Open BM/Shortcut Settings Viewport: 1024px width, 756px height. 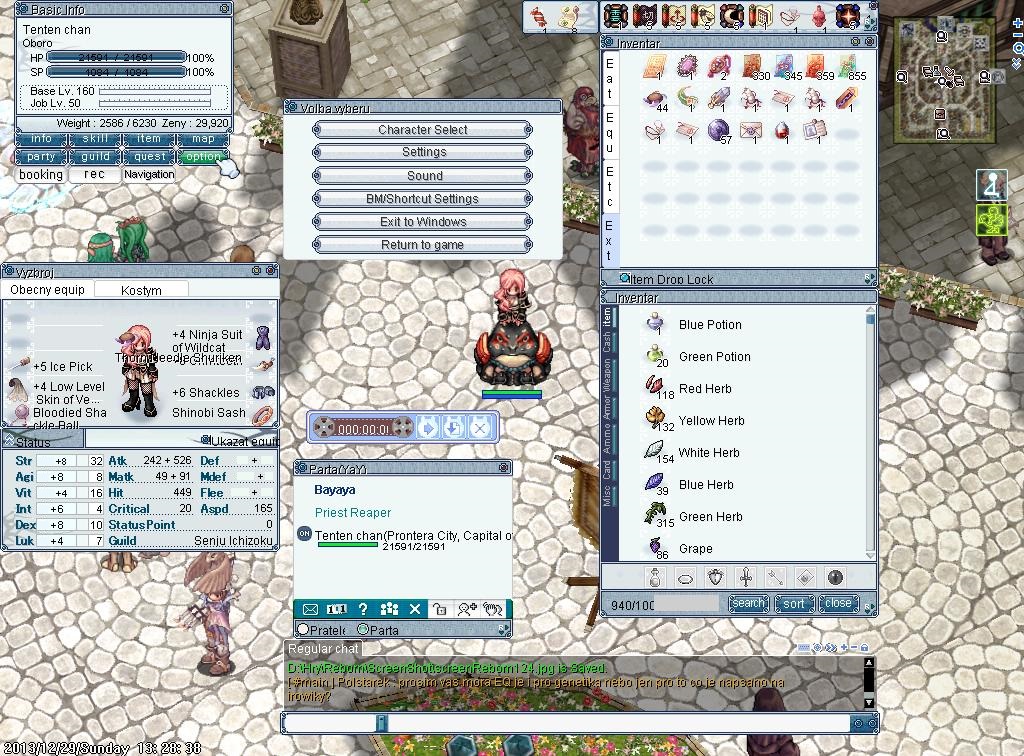(423, 199)
